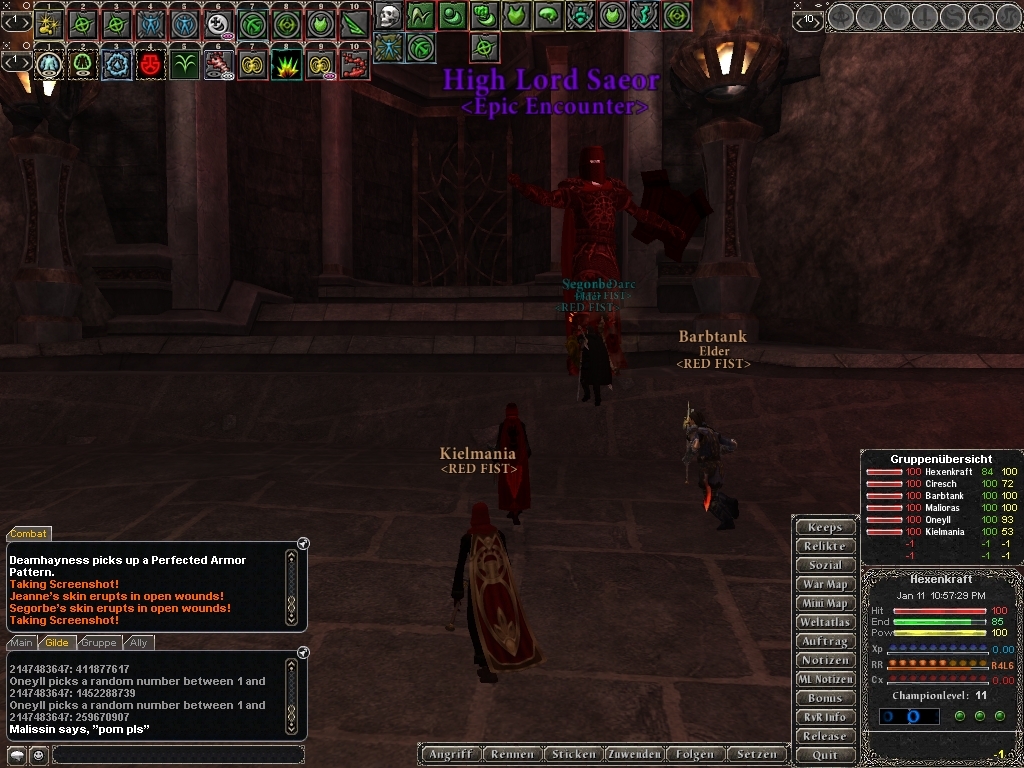Activate the skull icon ability
This screenshot has height=768, width=1024.
[388, 15]
